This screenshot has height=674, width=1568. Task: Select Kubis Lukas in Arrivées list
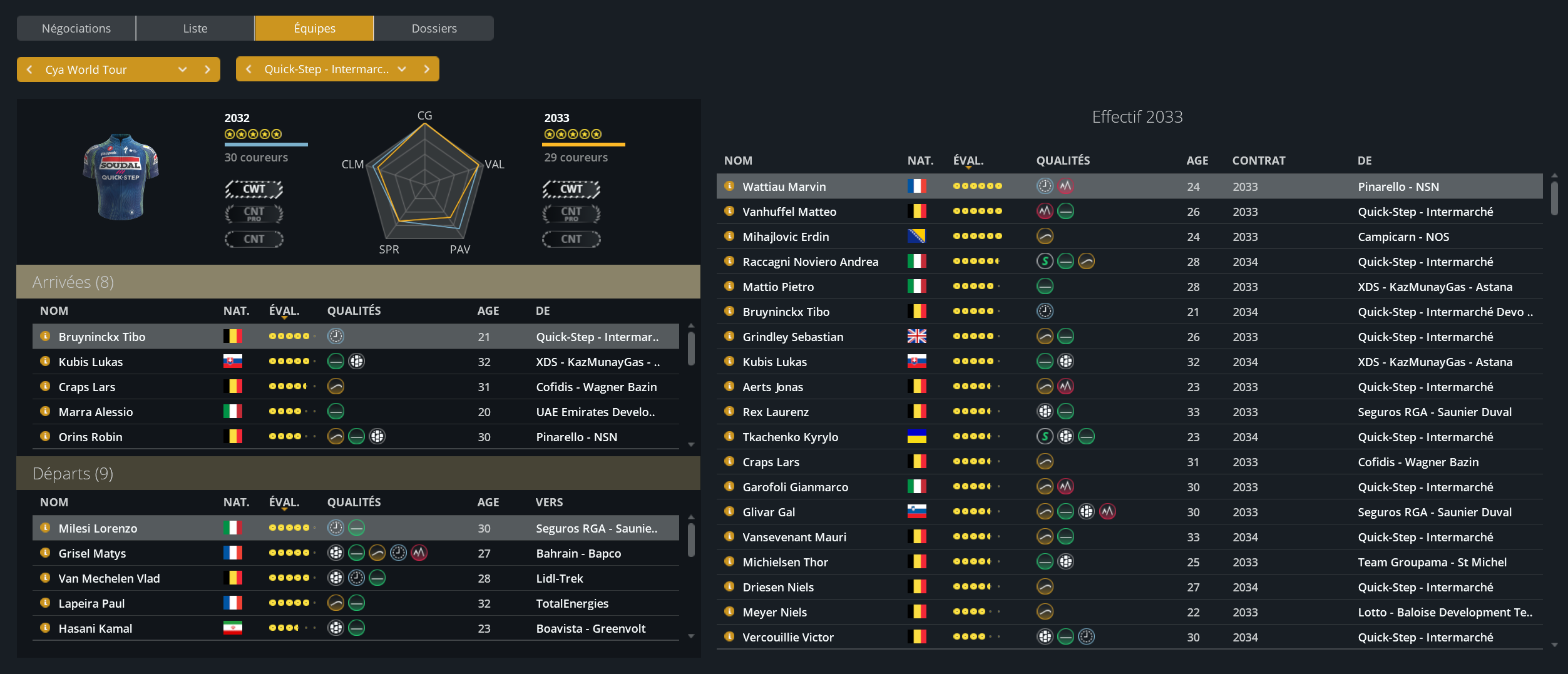(91, 362)
